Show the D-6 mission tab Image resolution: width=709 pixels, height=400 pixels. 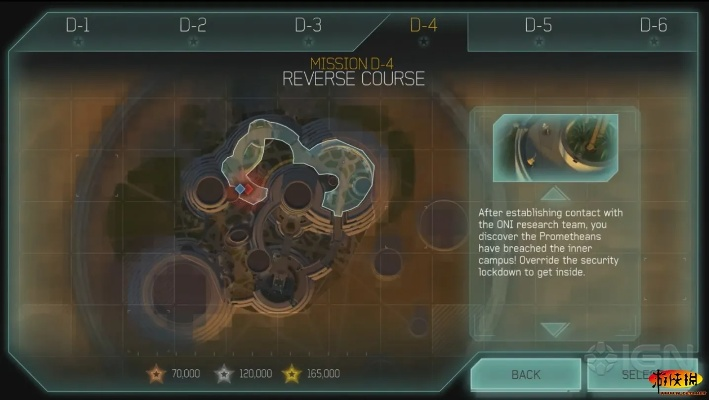(653, 26)
